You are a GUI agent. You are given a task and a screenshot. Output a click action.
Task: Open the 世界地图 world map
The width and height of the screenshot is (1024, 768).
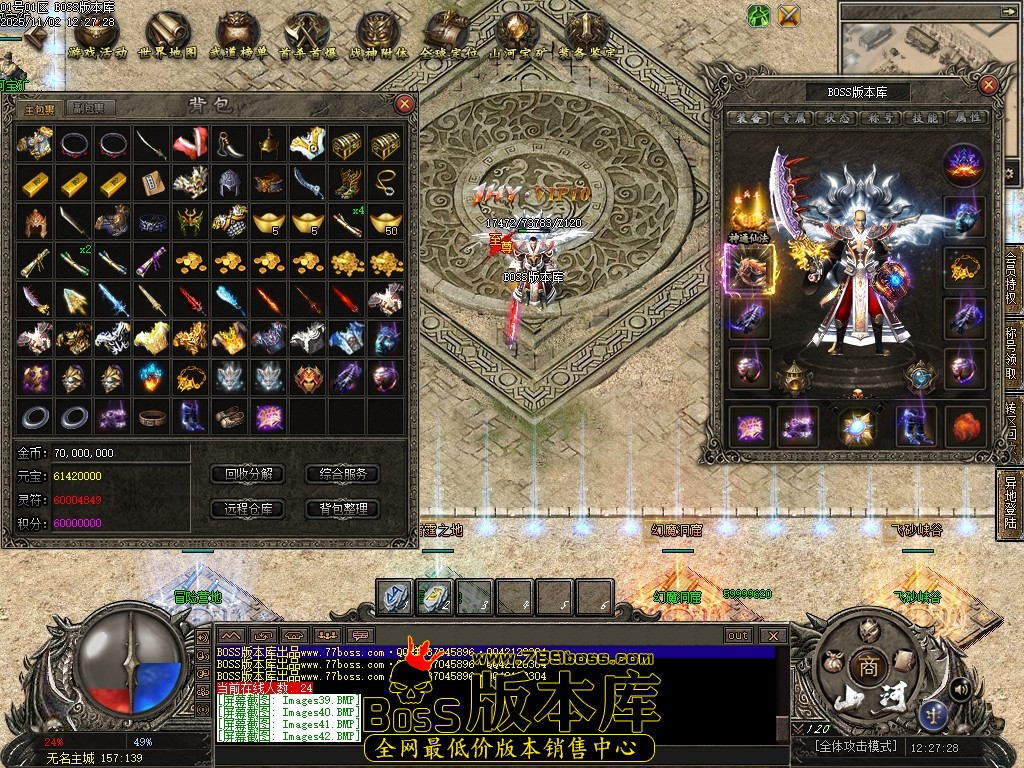(167, 35)
